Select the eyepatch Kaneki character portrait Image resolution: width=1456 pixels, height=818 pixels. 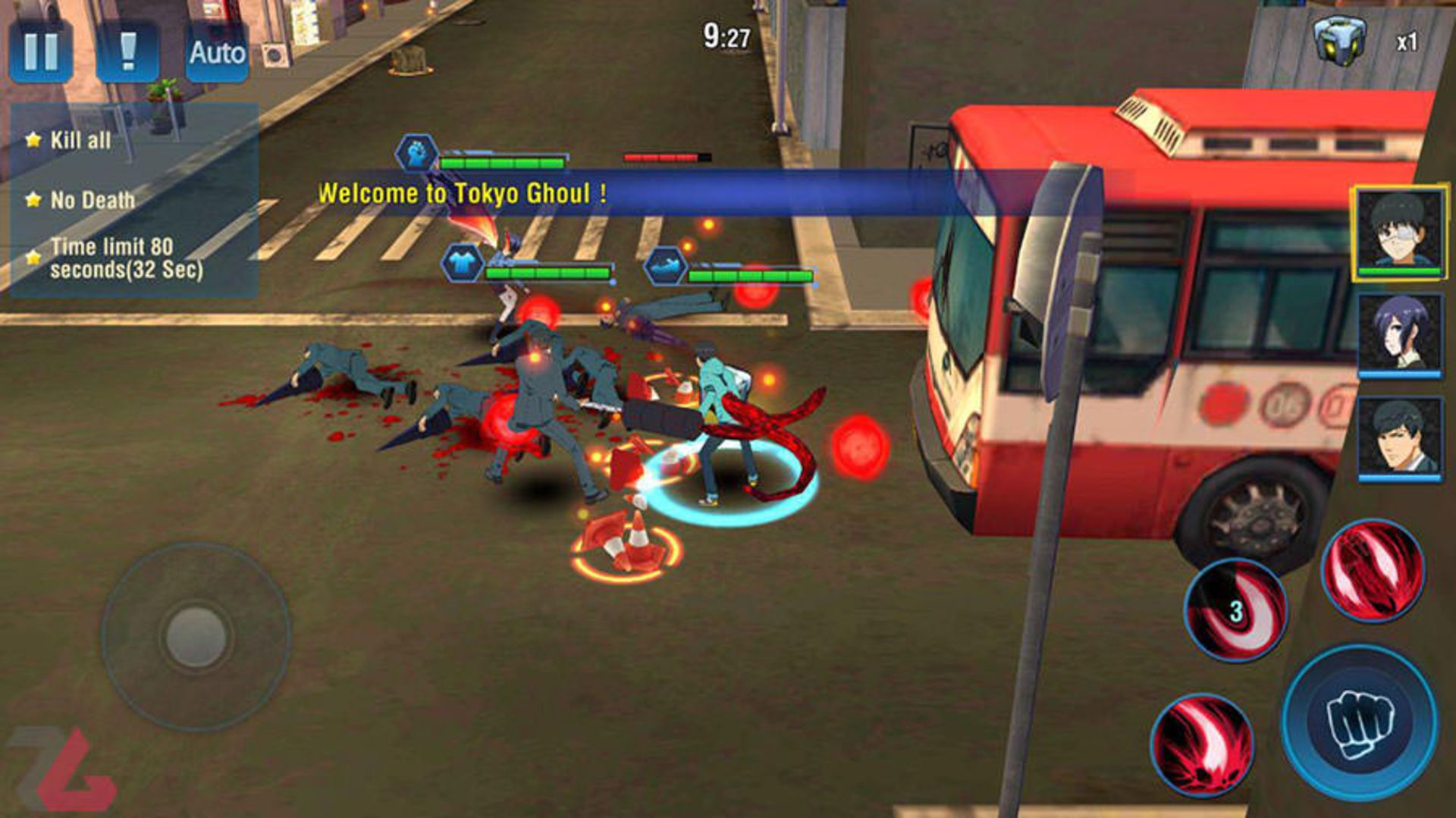pyautogui.click(x=1398, y=233)
